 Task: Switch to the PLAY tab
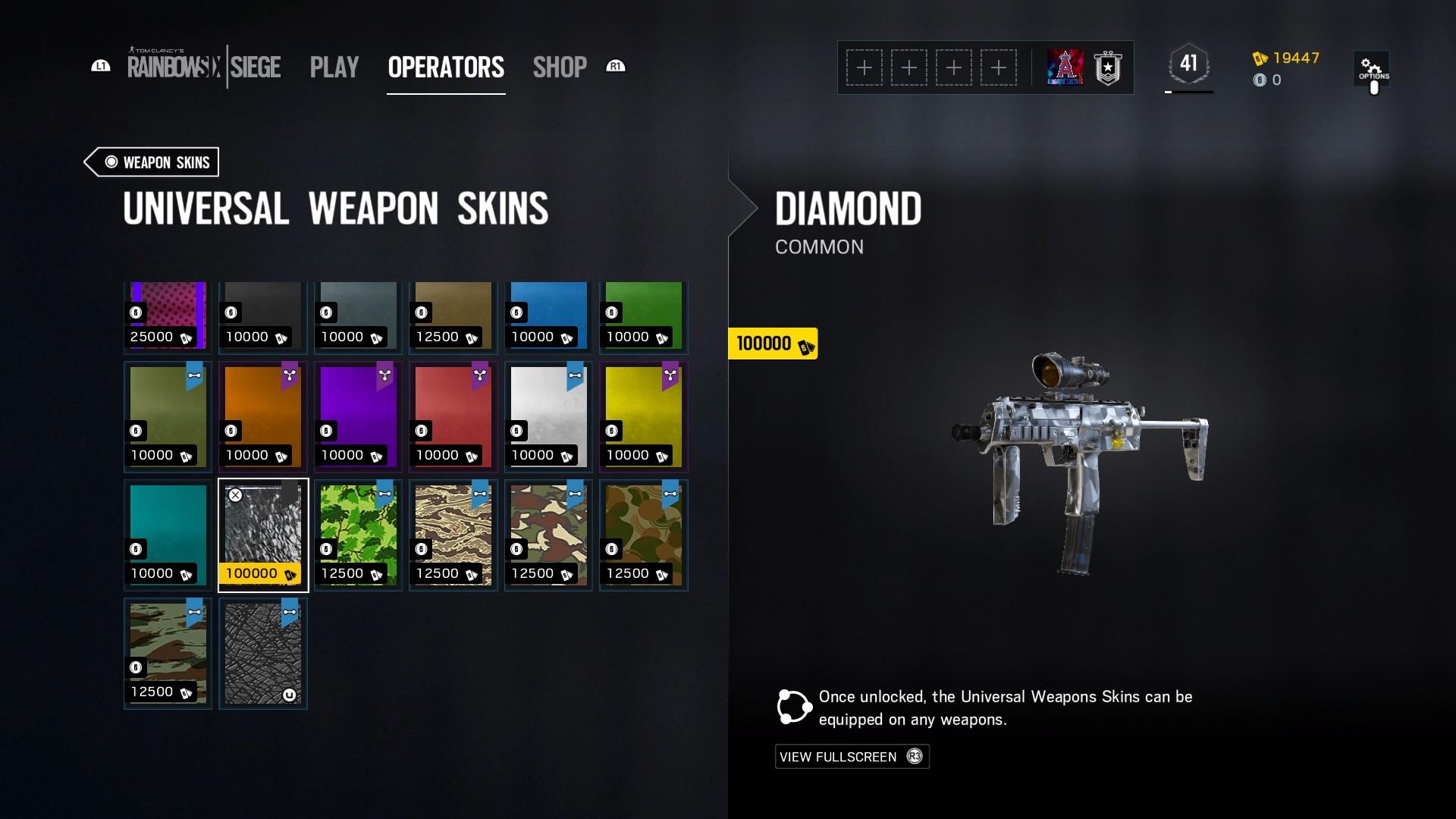(334, 67)
